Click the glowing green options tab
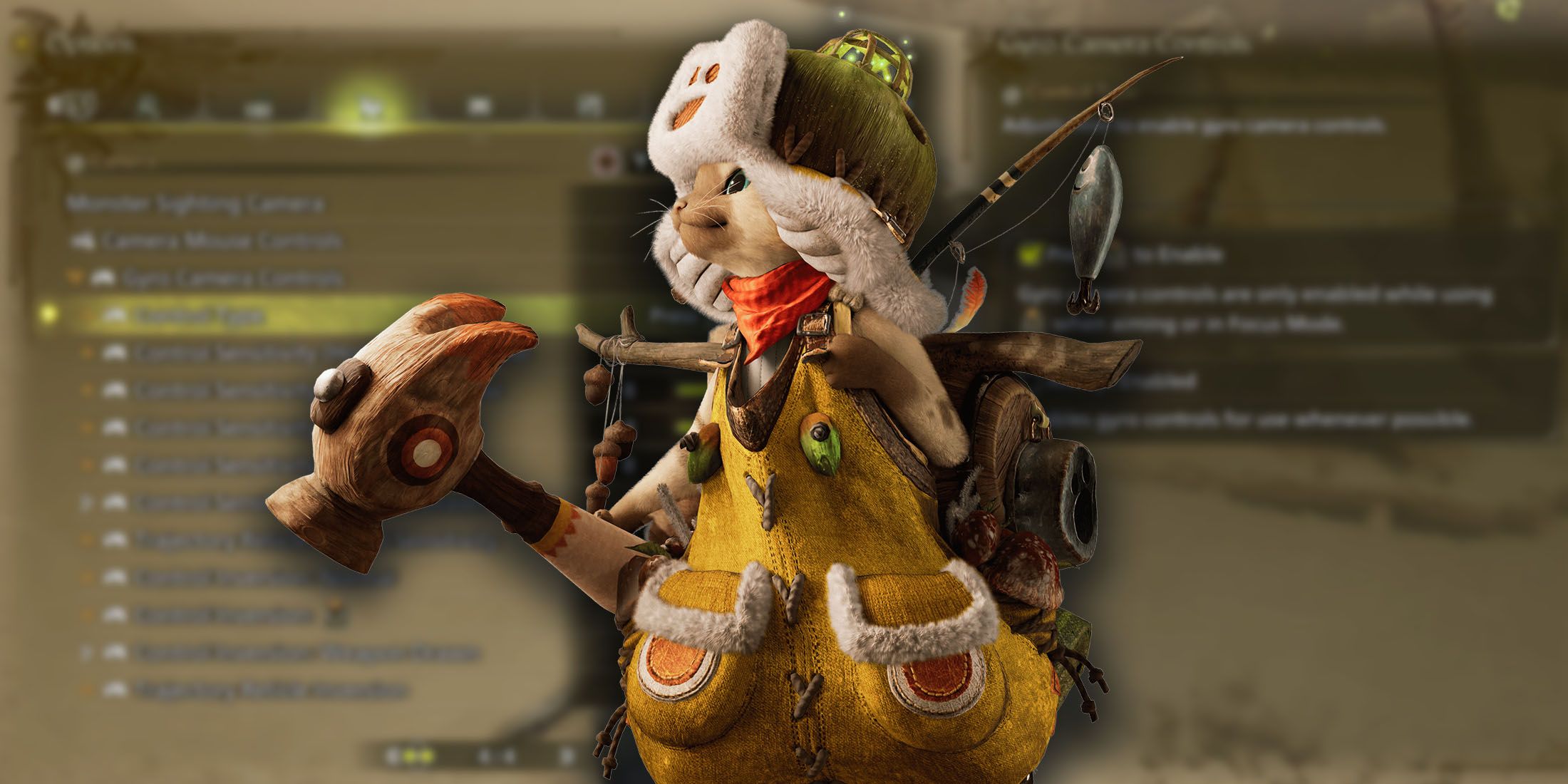The height and width of the screenshot is (784, 1568). tap(368, 107)
